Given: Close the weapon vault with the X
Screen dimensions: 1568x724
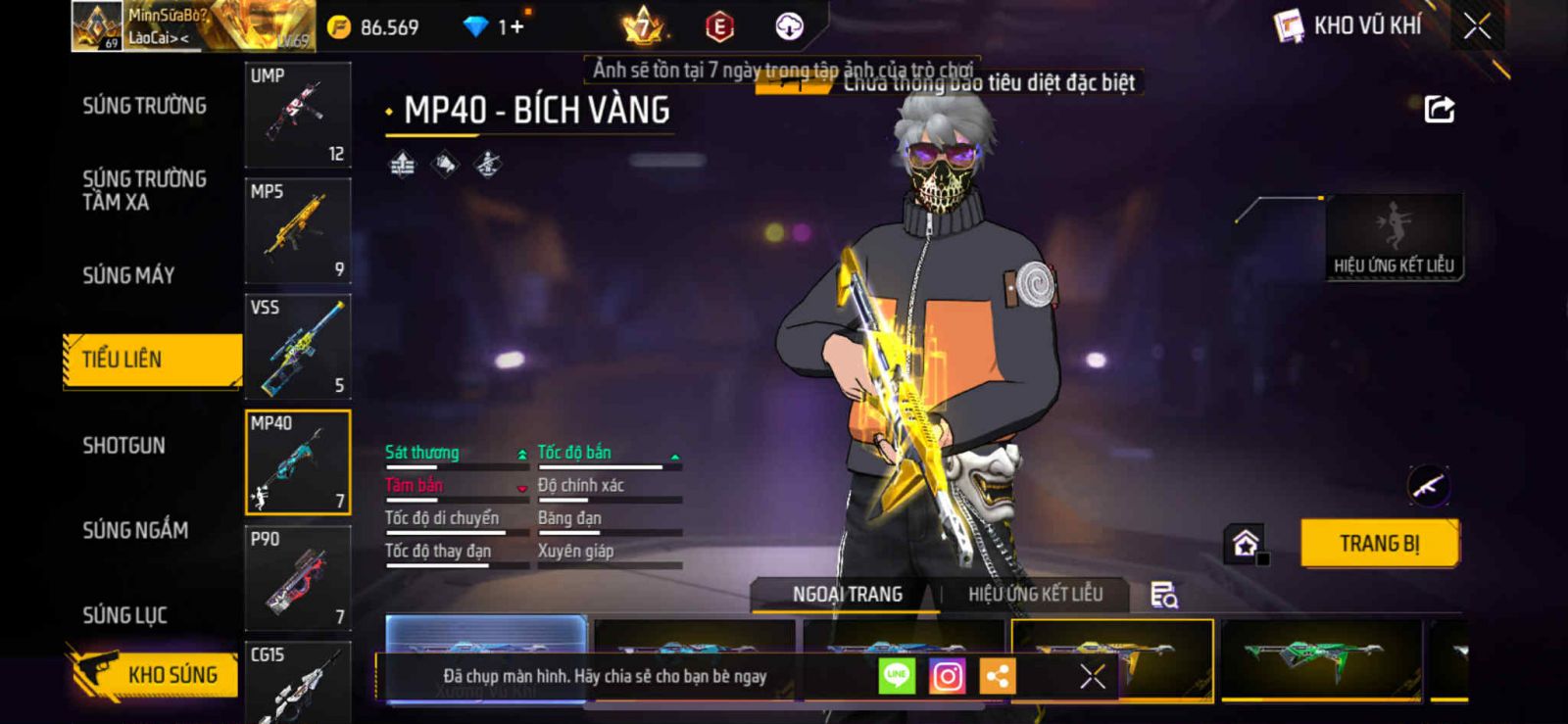Looking at the screenshot, I should (x=1477, y=26).
